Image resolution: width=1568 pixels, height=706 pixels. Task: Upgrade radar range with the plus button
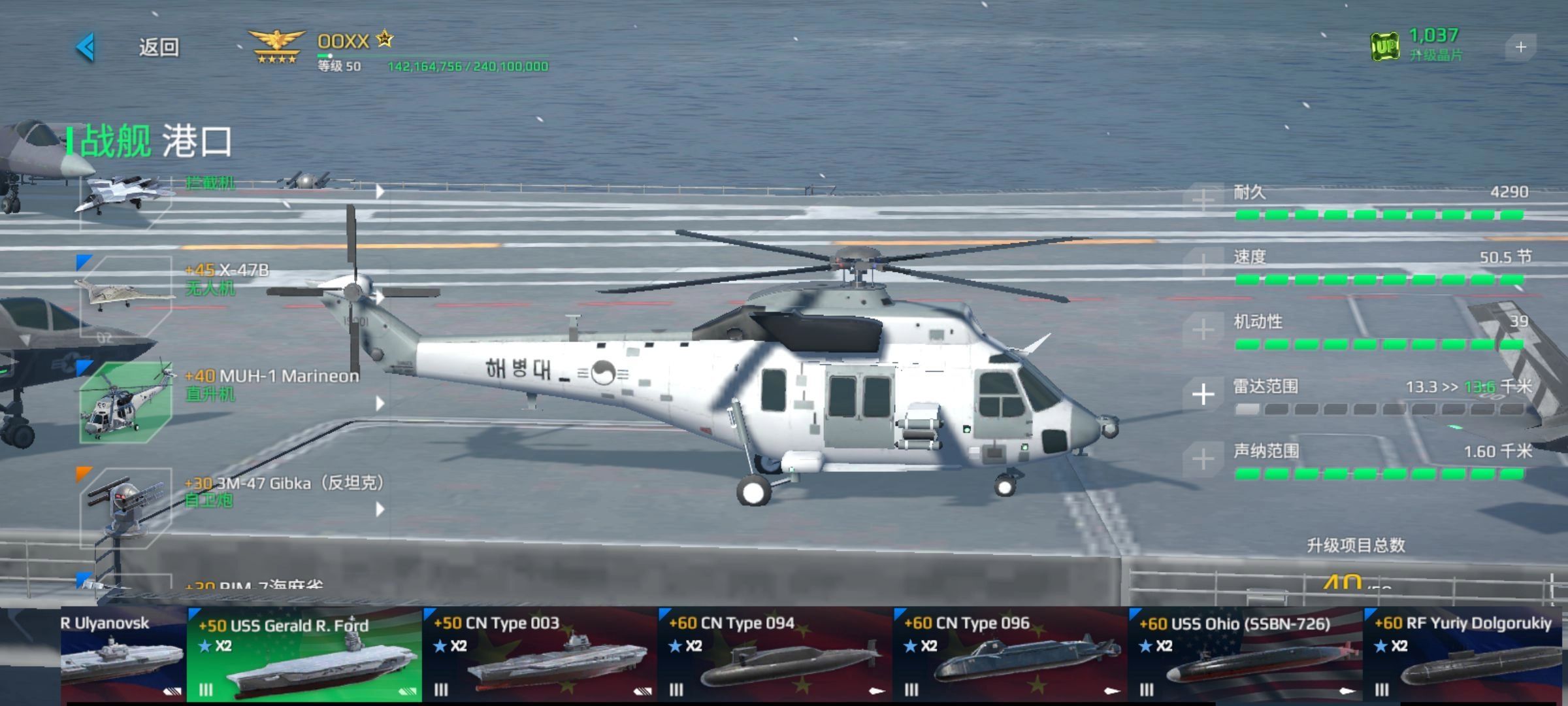1203,394
